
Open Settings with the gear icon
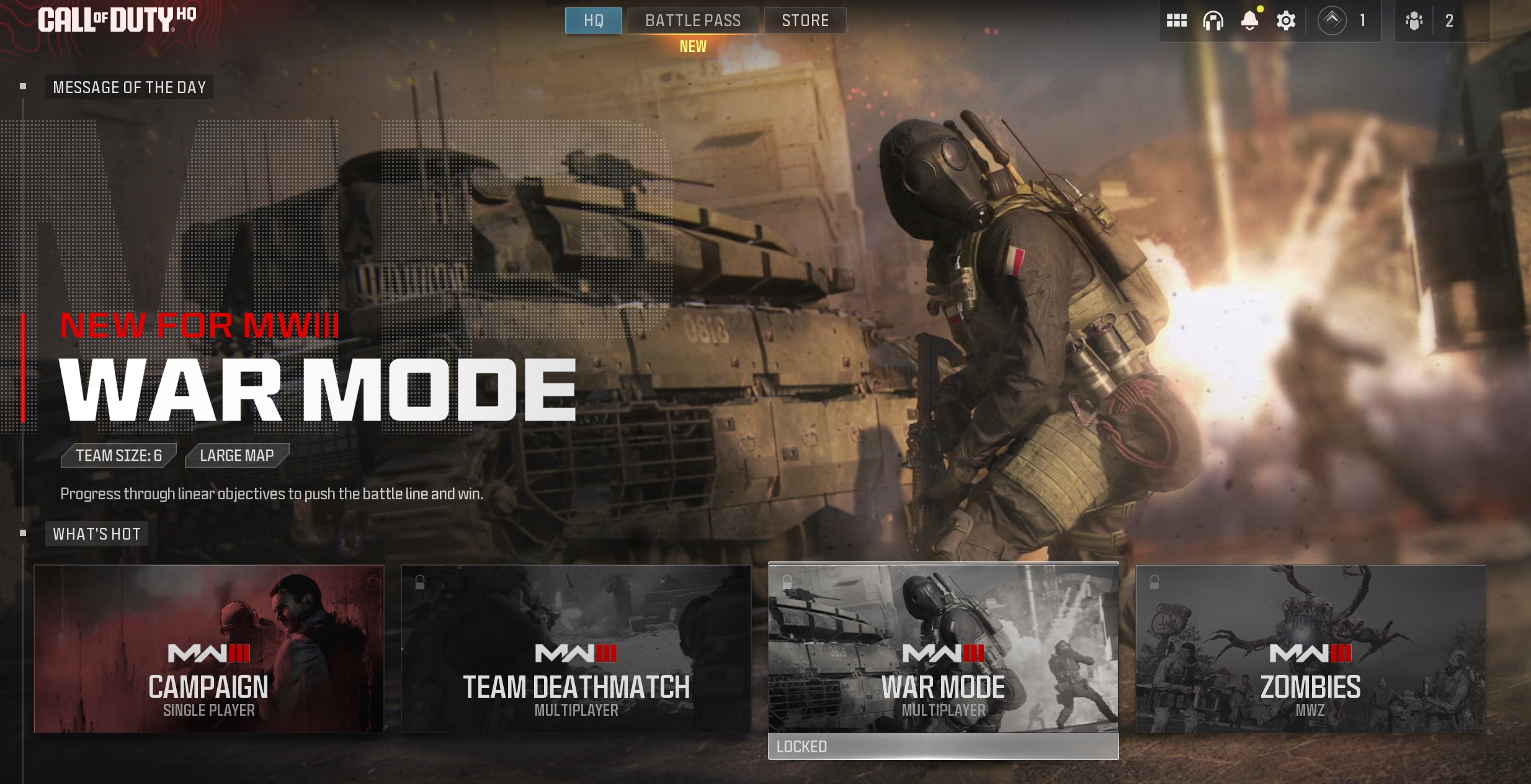[x=1285, y=20]
